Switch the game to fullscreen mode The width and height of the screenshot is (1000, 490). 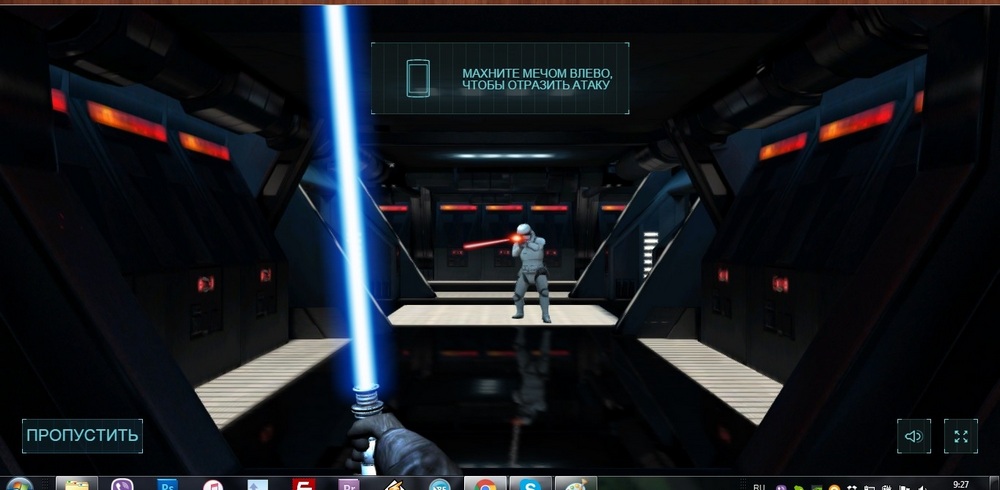[x=960, y=436]
